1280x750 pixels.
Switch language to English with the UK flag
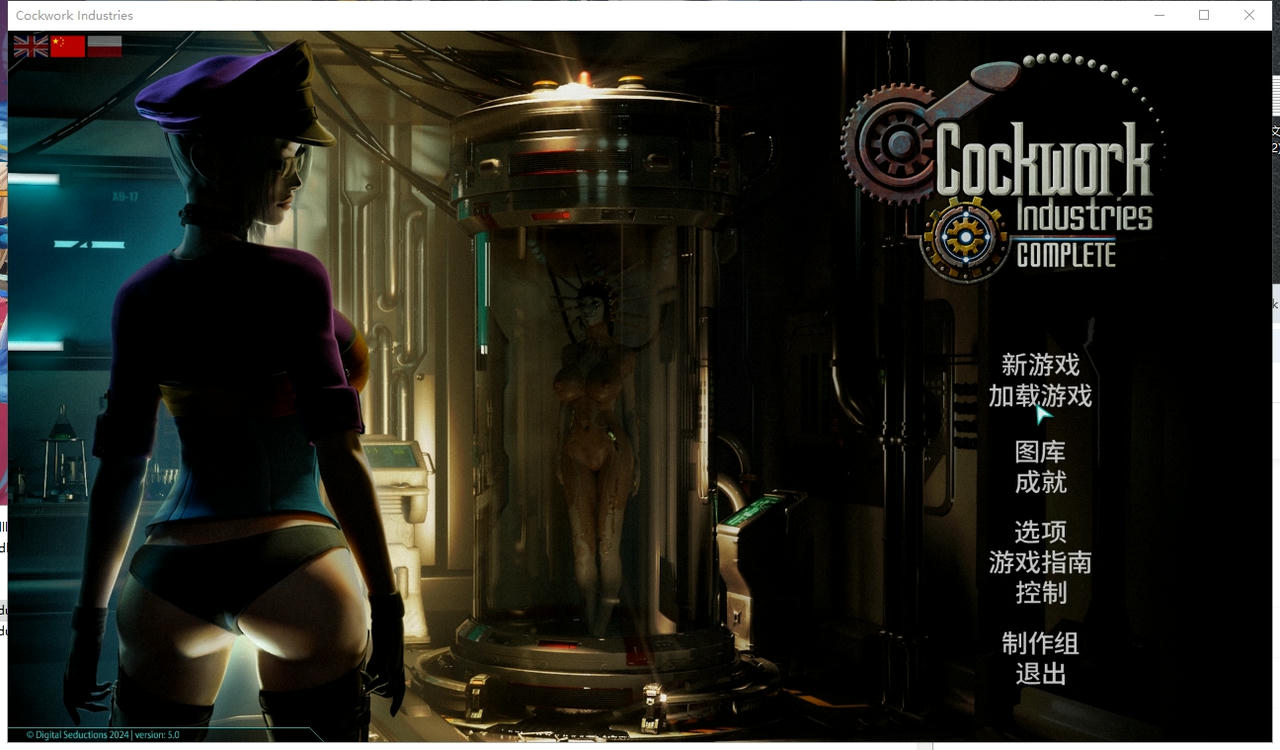(x=29, y=45)
